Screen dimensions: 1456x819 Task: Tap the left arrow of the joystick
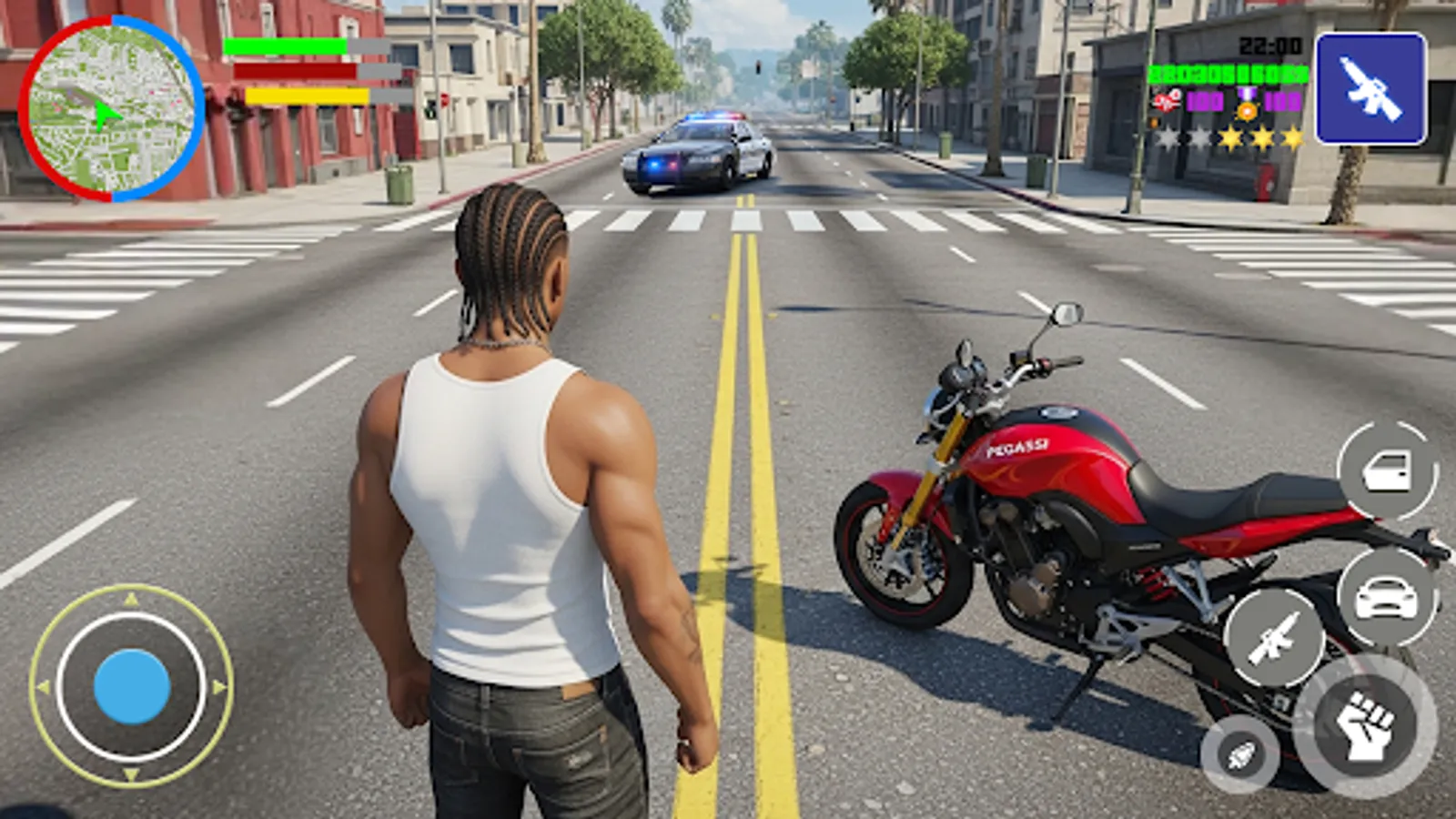click(44, 686)
